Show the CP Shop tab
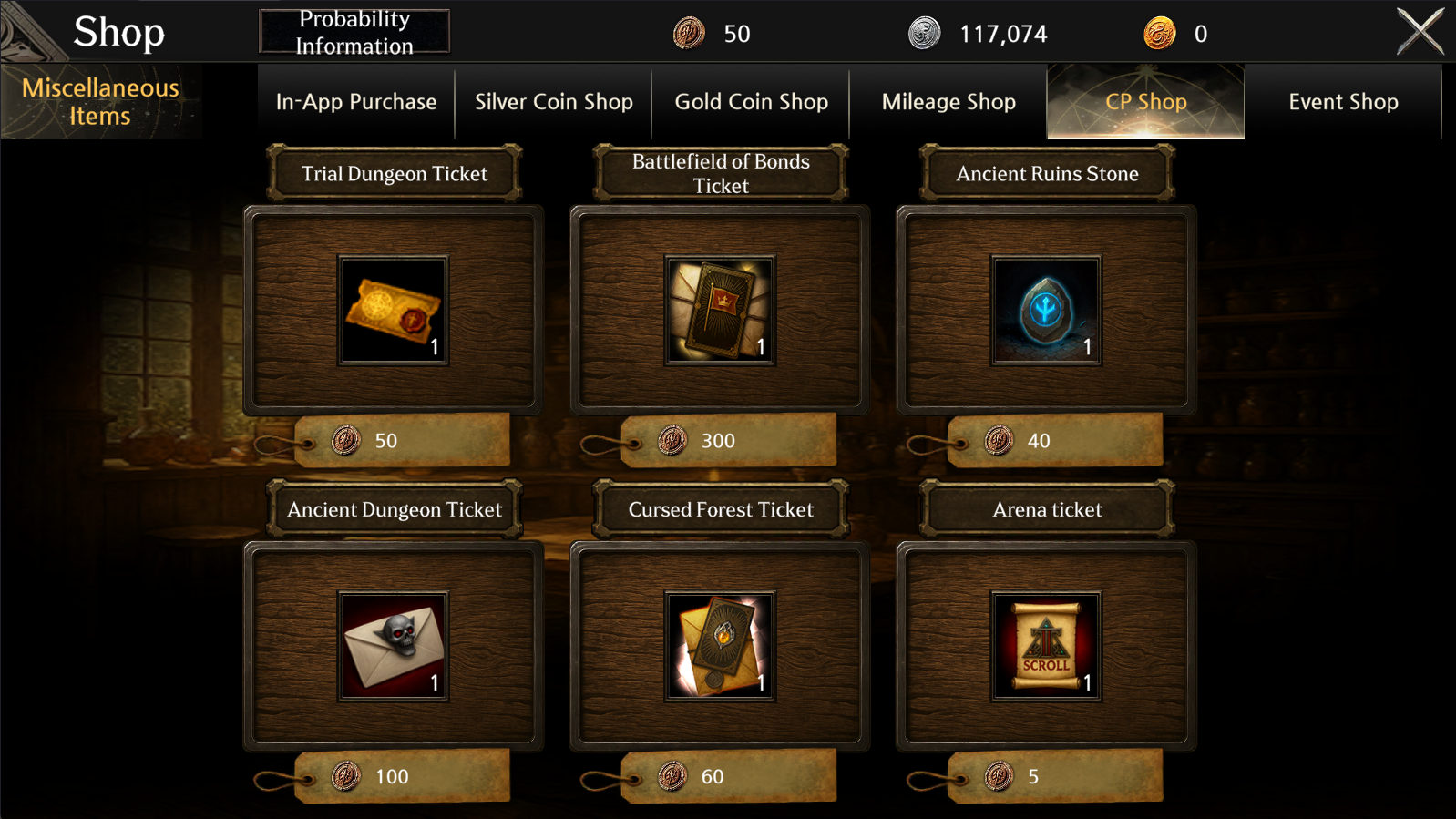Screen dimensions: 1456x819 (1145, 101)
